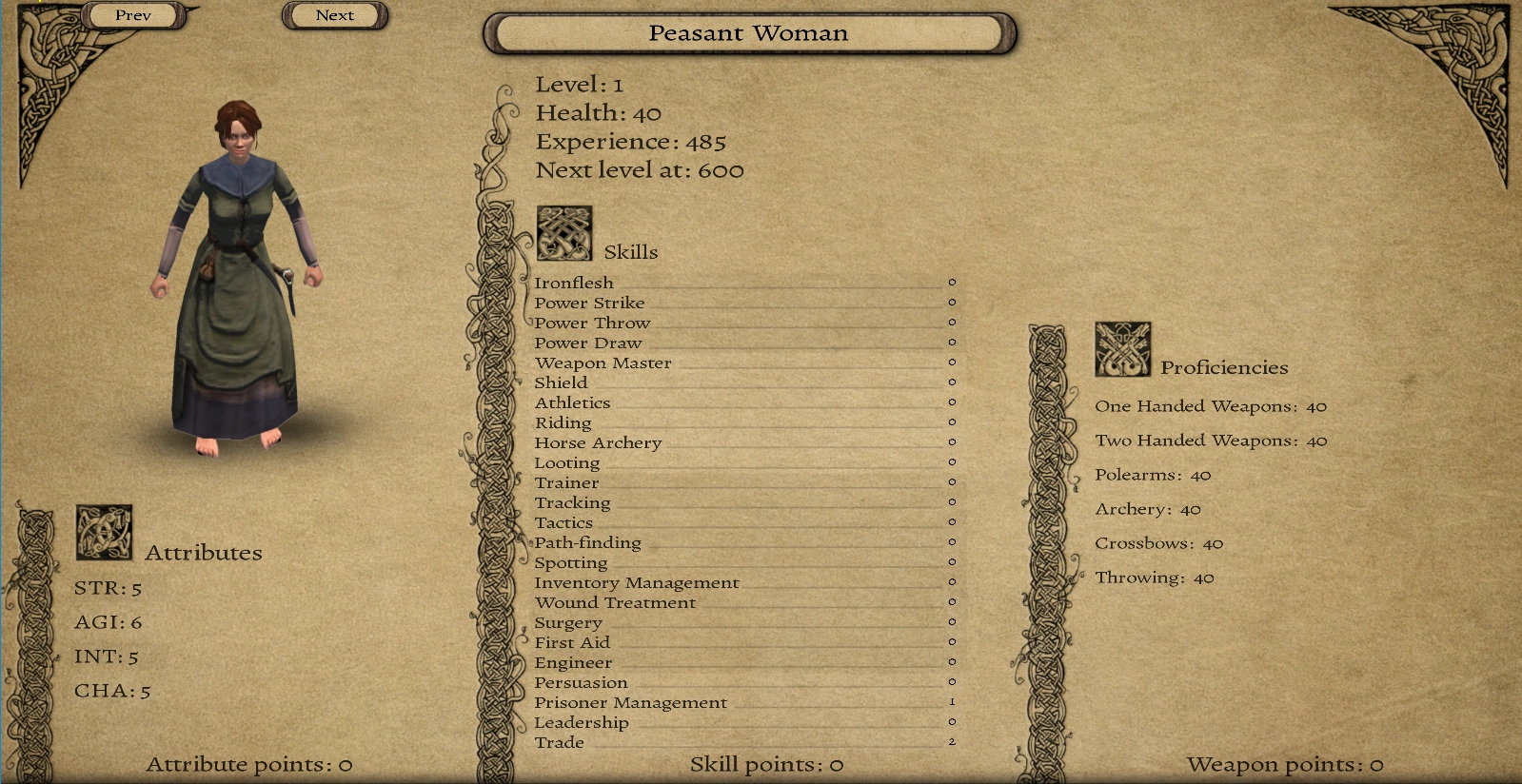
Task: Click the Archery proficiency value
Action: (1191, 509)
